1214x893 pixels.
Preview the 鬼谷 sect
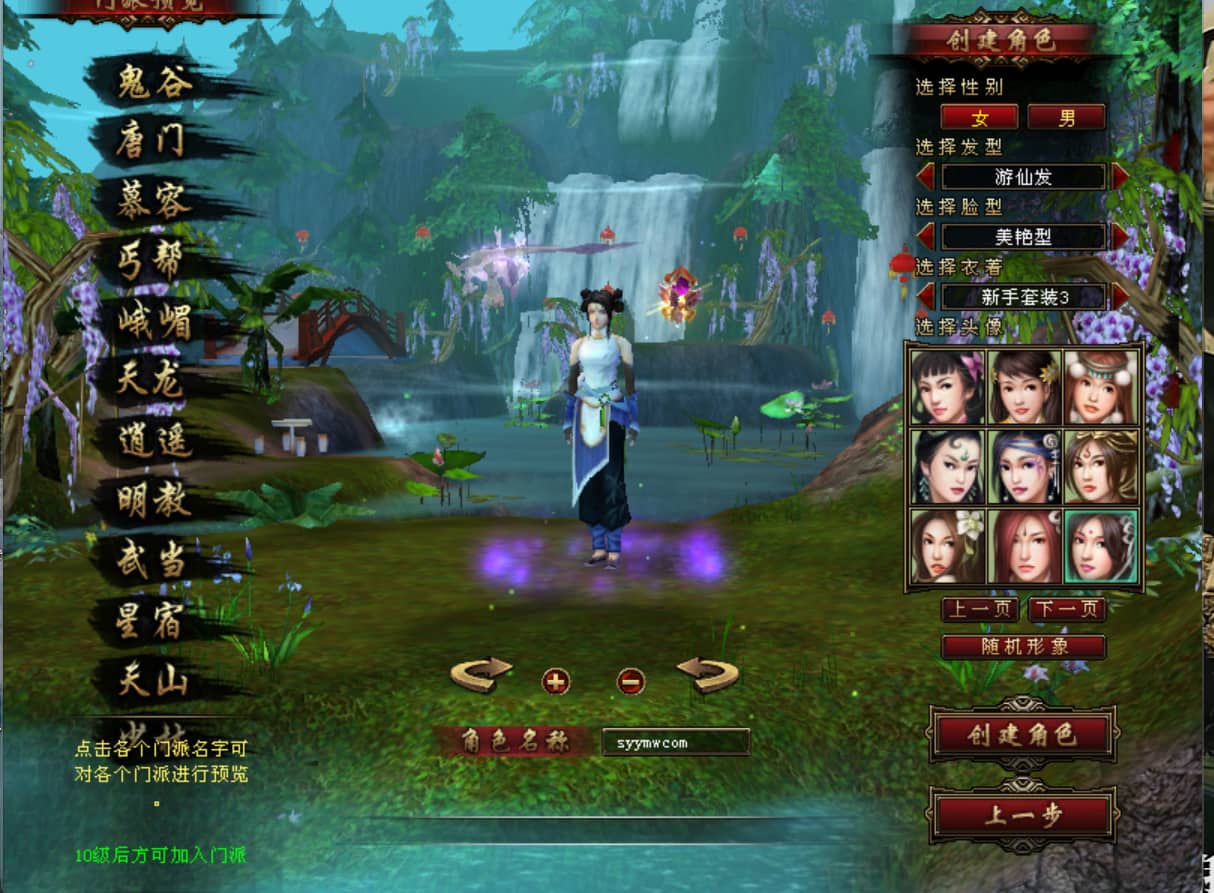point(154,82)
